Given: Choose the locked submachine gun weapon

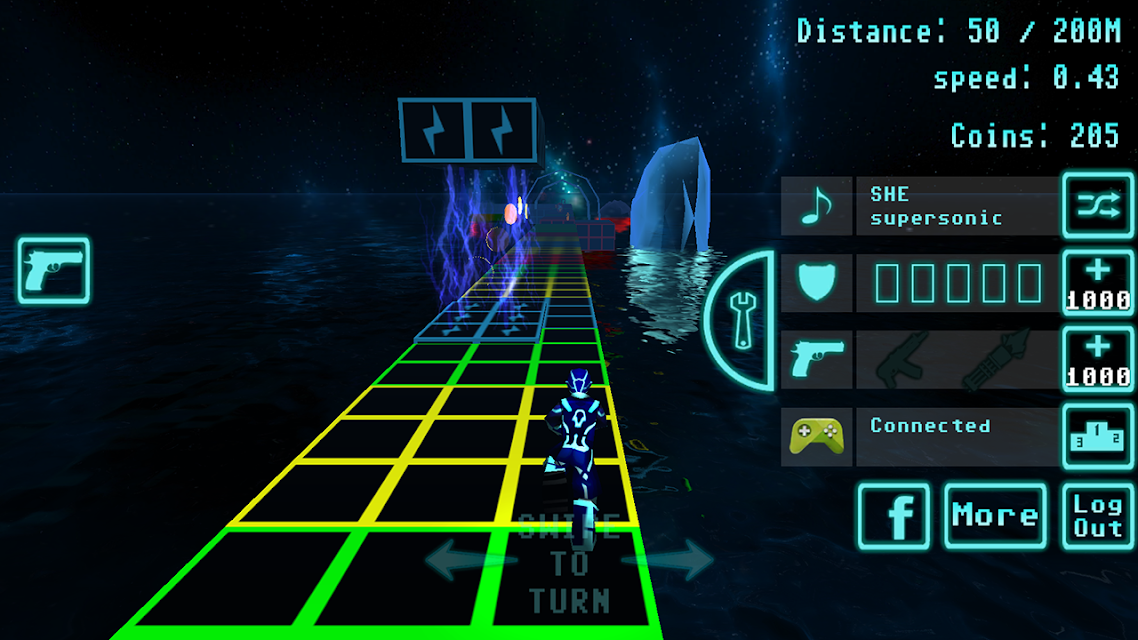Looking at the screenshot, I should [x=900, y=360].
